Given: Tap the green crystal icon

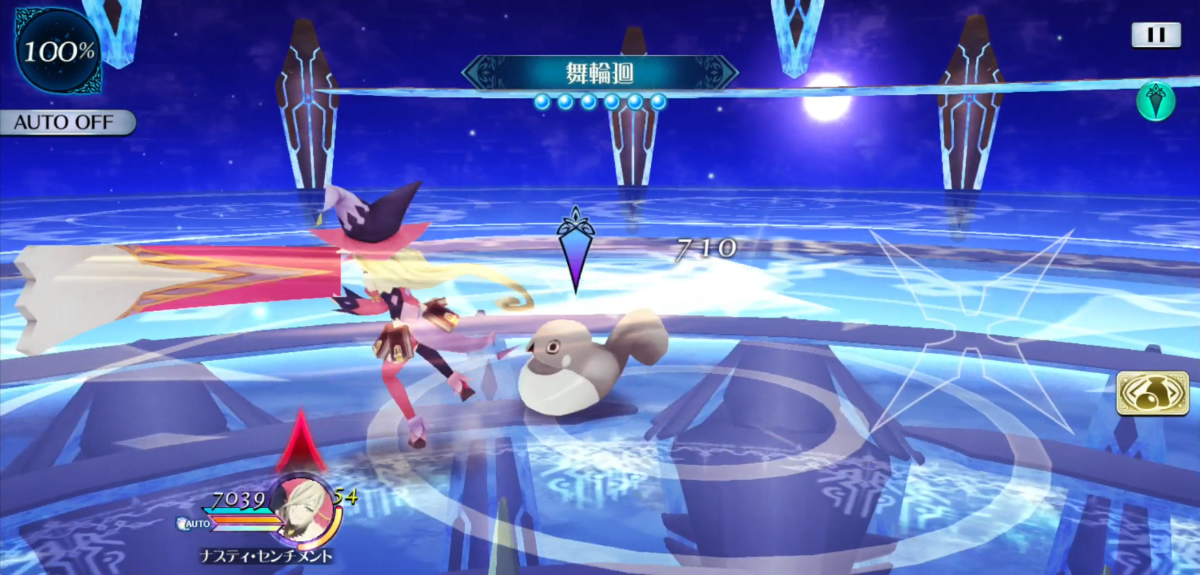Looking at the screenshot, I should coord(1155,102).
